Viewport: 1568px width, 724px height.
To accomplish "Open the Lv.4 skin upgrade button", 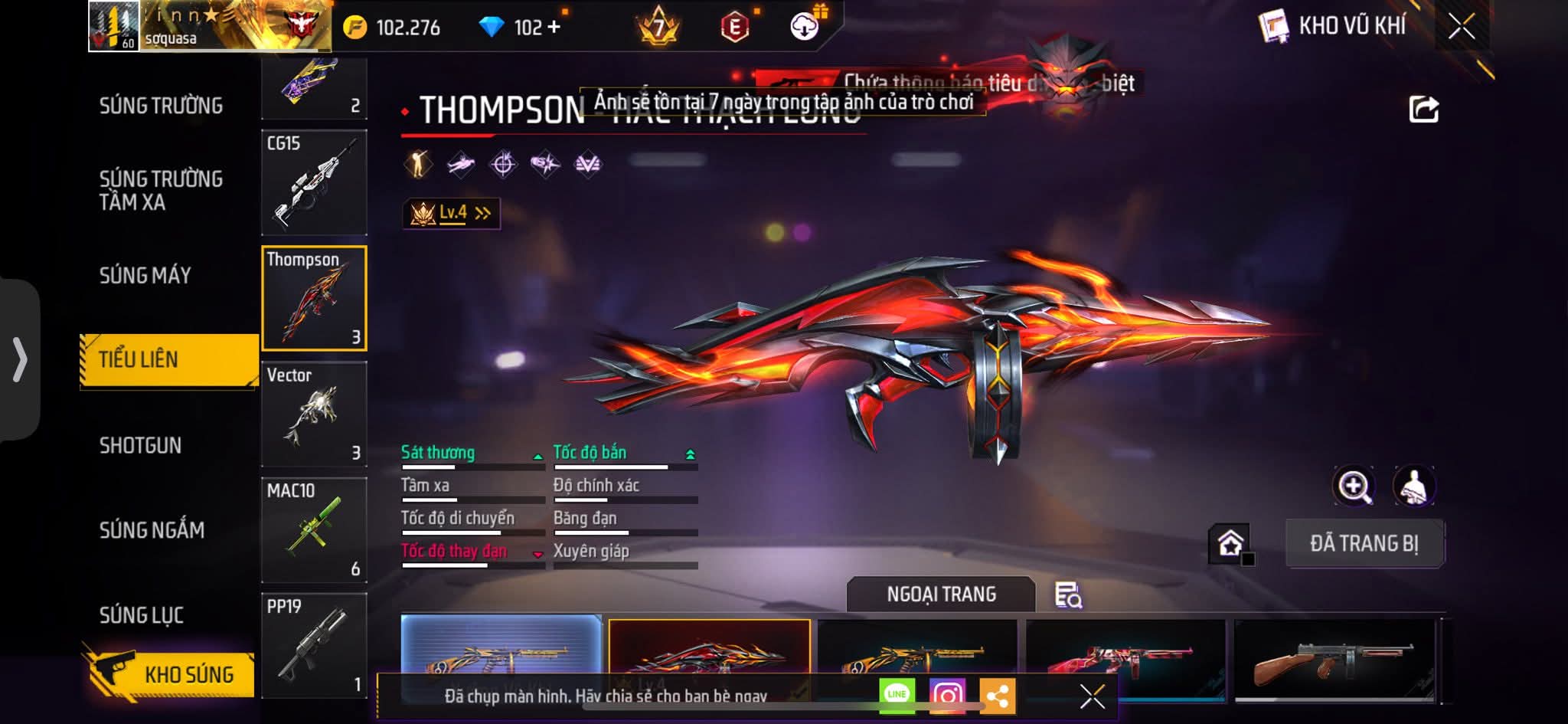I will pyautogui.click(x=452, y=213).
